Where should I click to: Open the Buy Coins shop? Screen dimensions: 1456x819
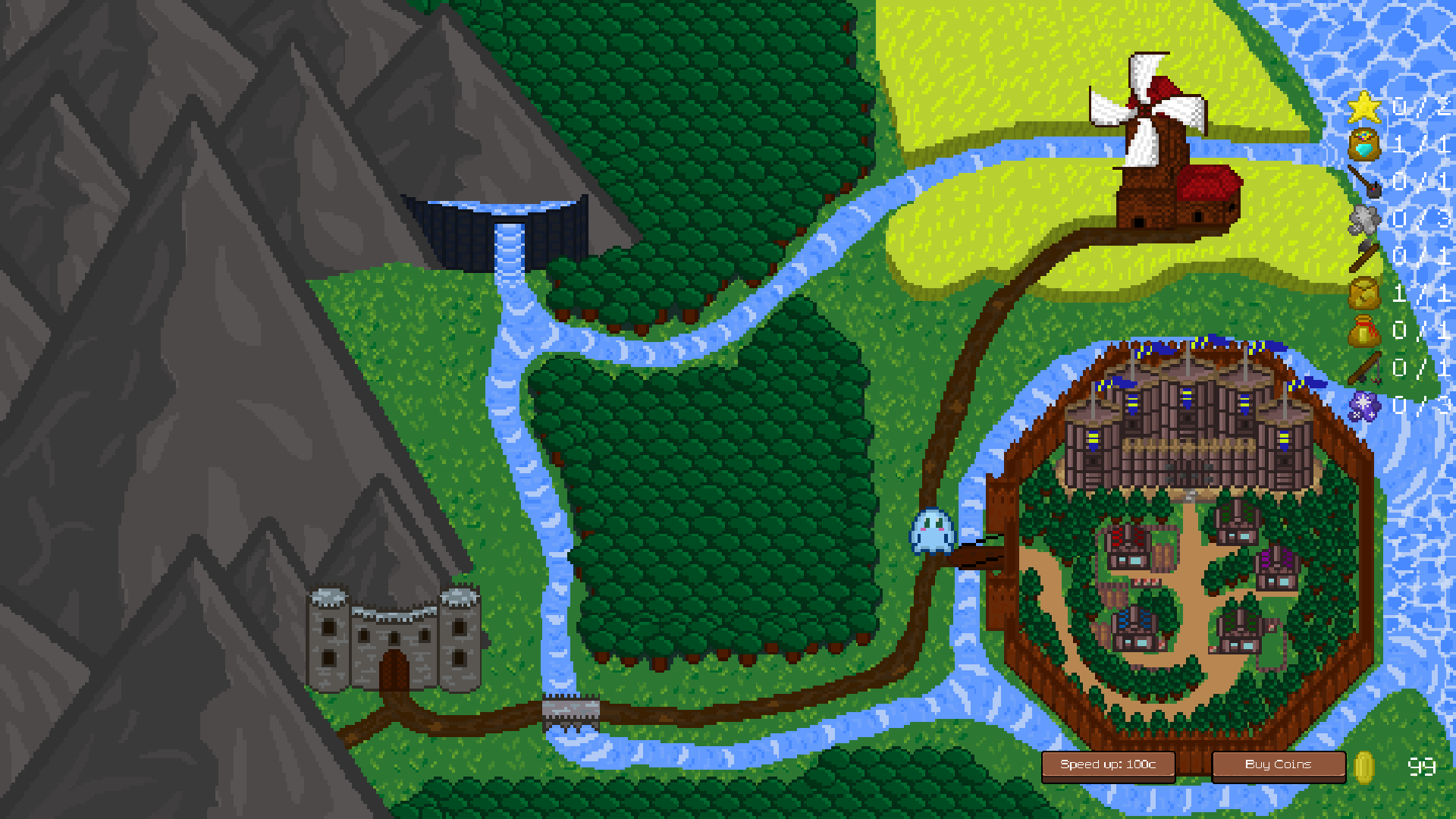(x=1278, y=764)
